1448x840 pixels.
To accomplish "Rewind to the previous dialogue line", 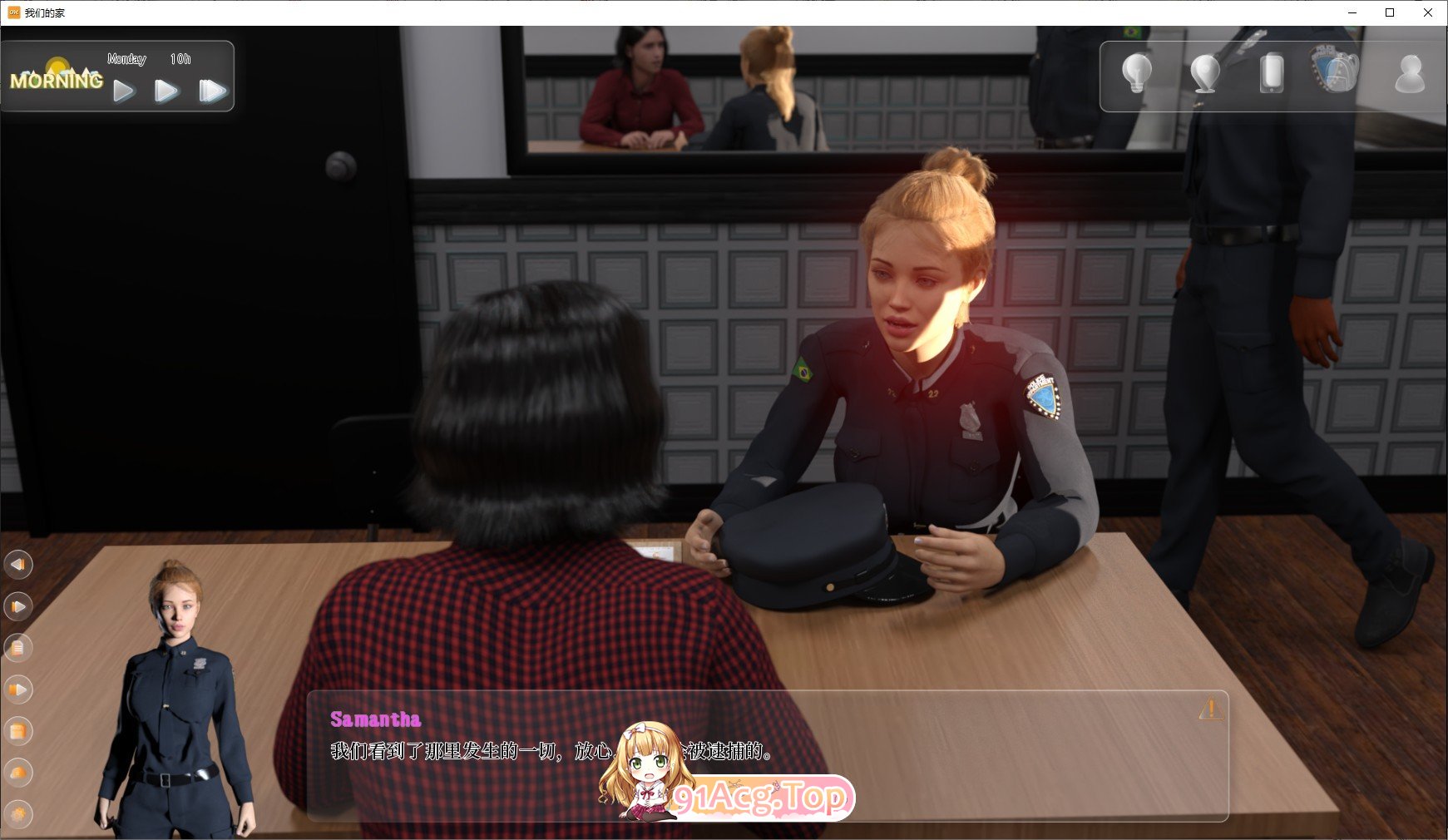I will (x=18, y=564).
